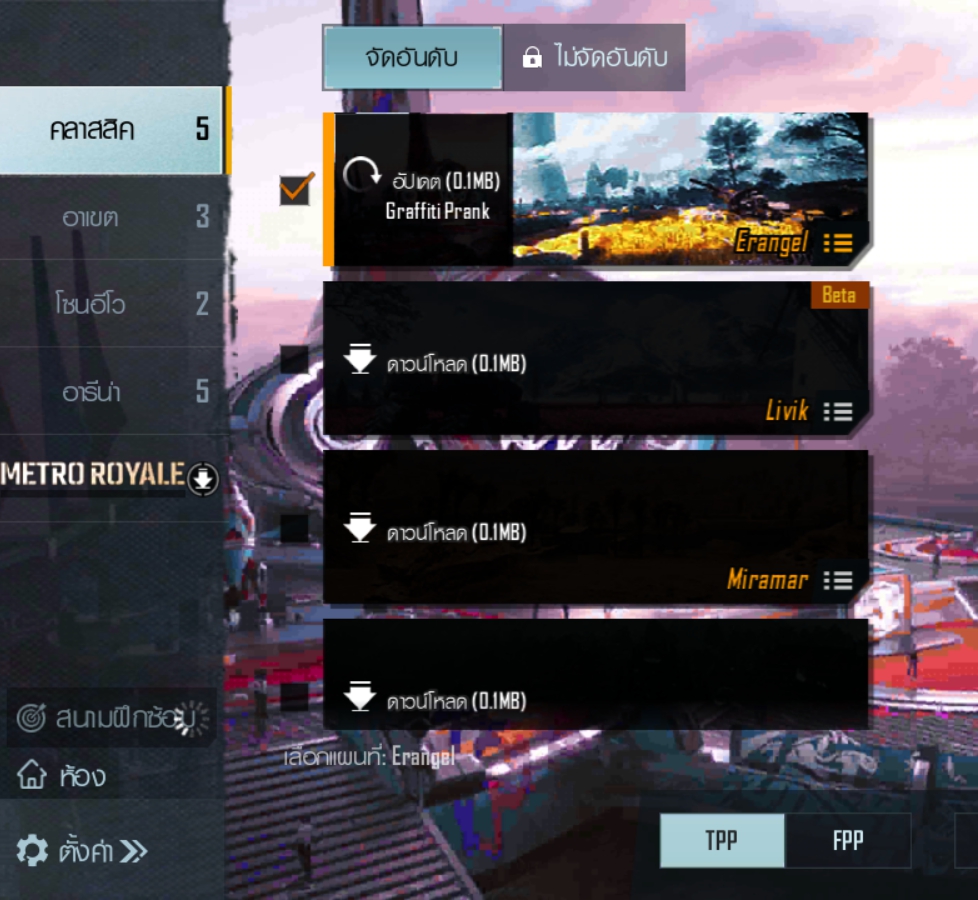The height and width of the screenshot is (900, 978).
Task: Switch to the อารีน่า arena category
Action: tap(110, 391)
